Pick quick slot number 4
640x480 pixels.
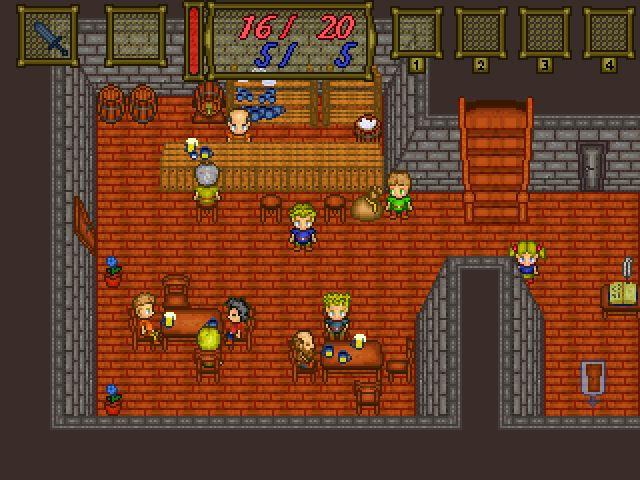(608, 34)
